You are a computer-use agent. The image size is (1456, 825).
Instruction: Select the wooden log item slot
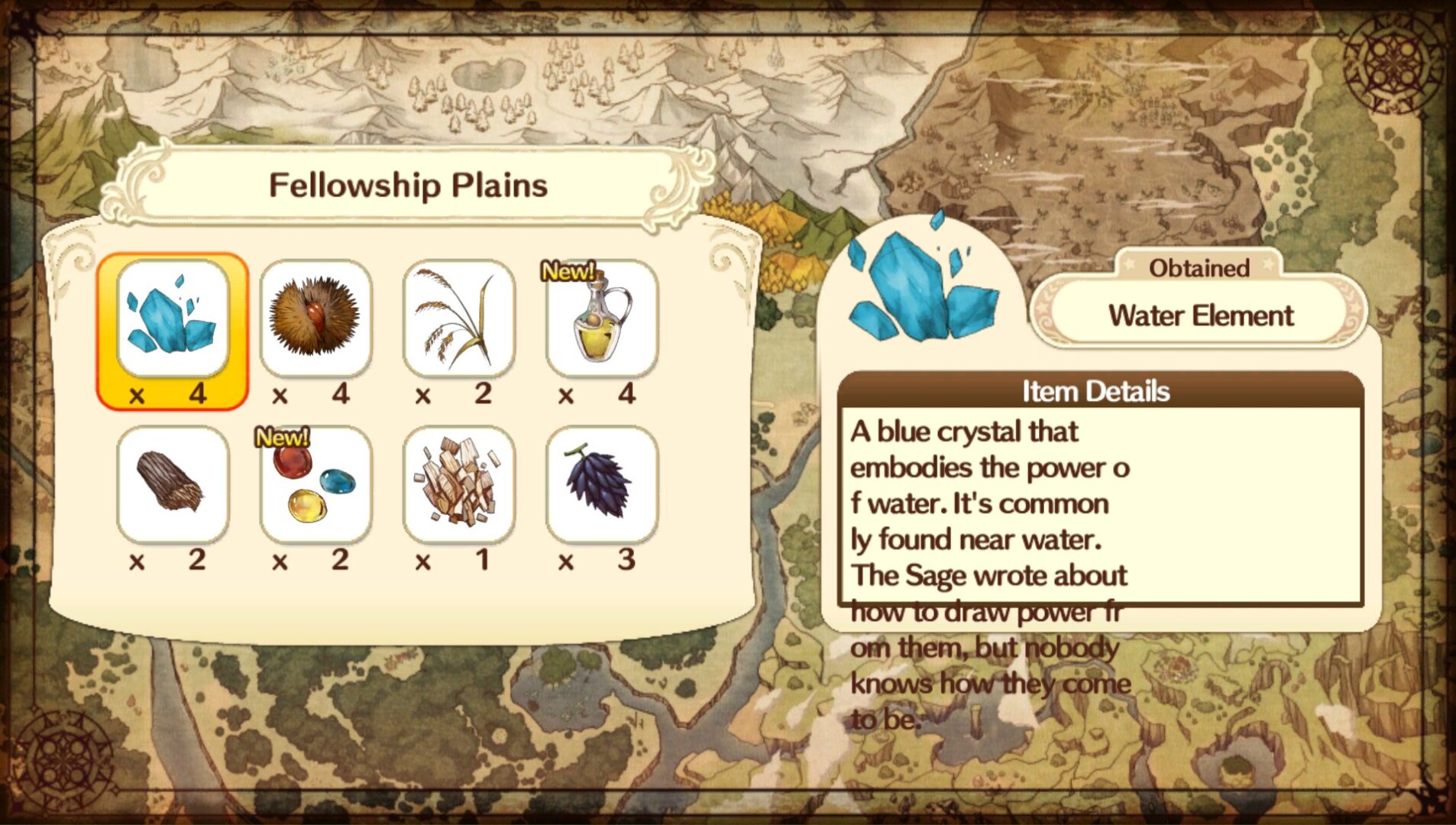click(x=173, y=484)
